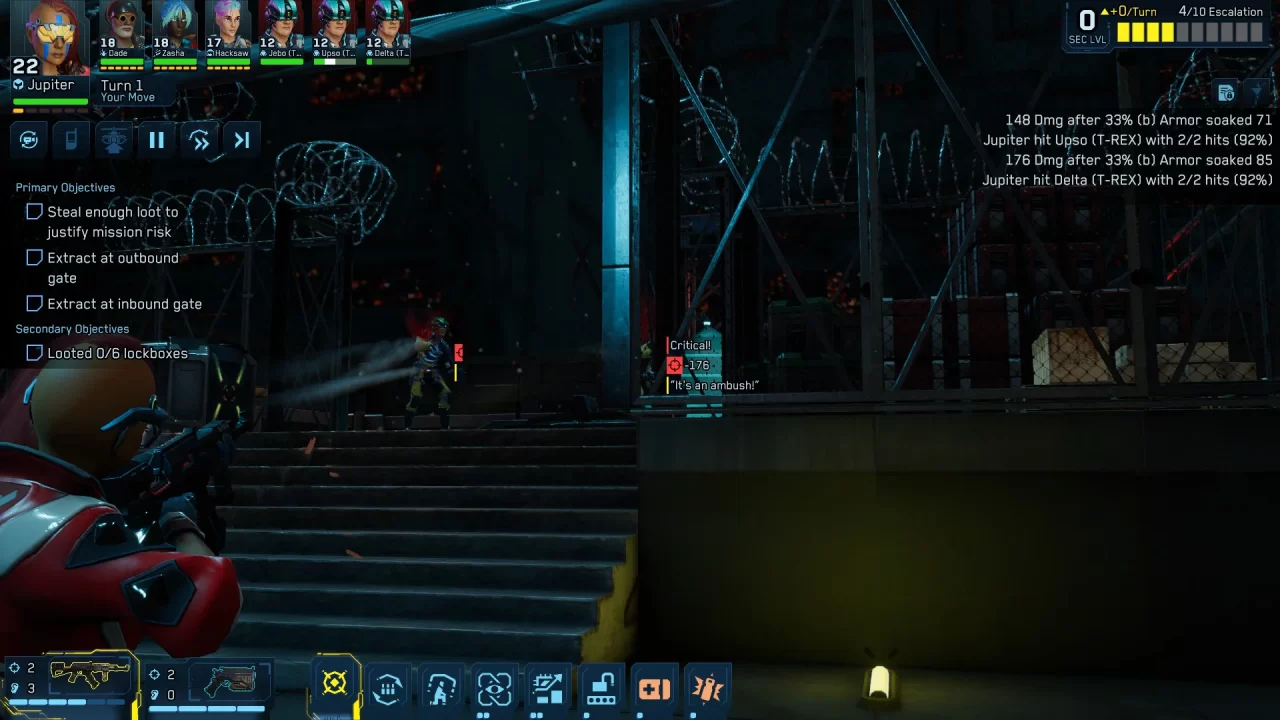Toggle the 'Extract at outbound gate' checkbox

(34, 257)
